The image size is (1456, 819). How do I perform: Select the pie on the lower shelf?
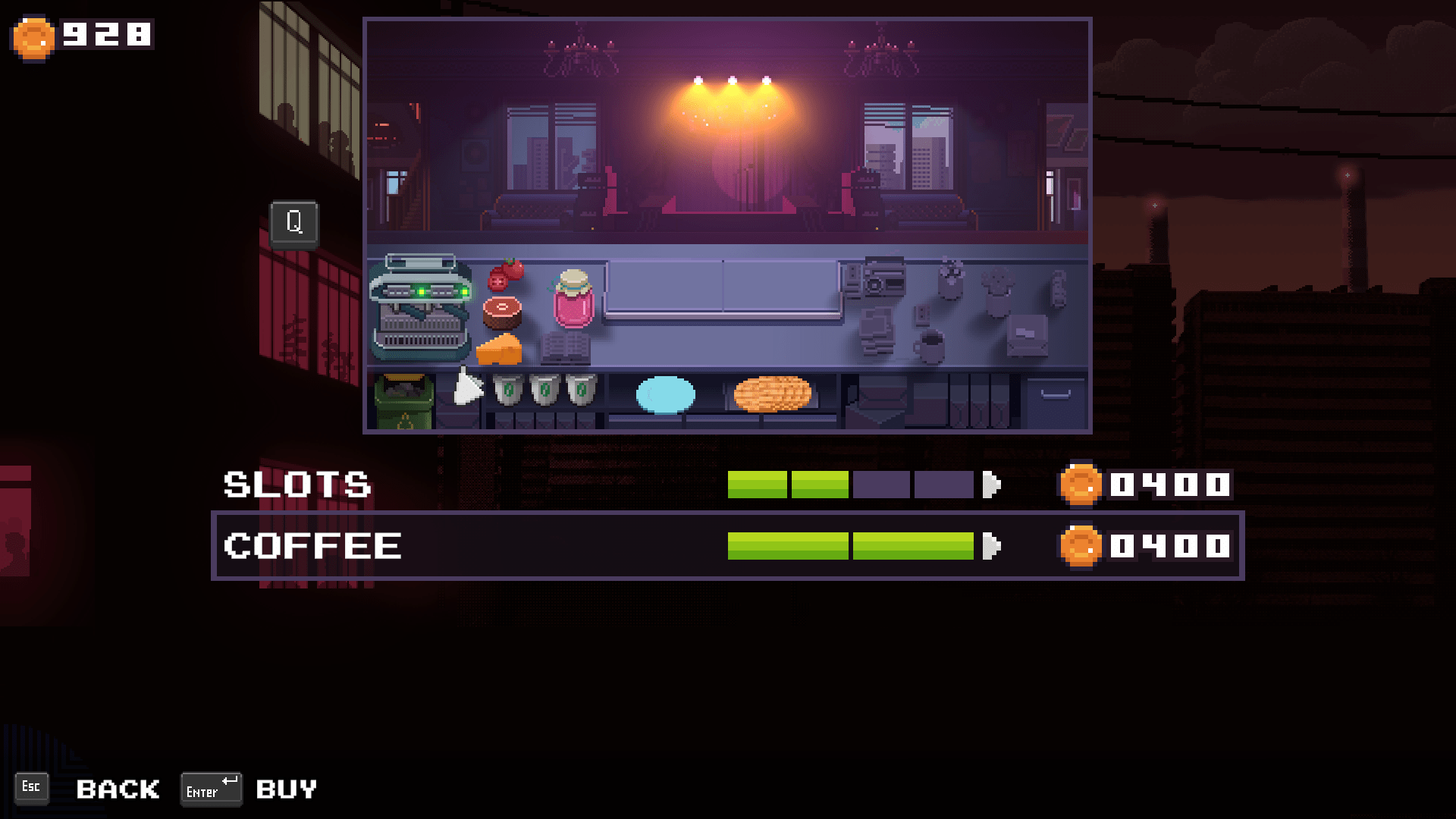click(x=771, y=391)
